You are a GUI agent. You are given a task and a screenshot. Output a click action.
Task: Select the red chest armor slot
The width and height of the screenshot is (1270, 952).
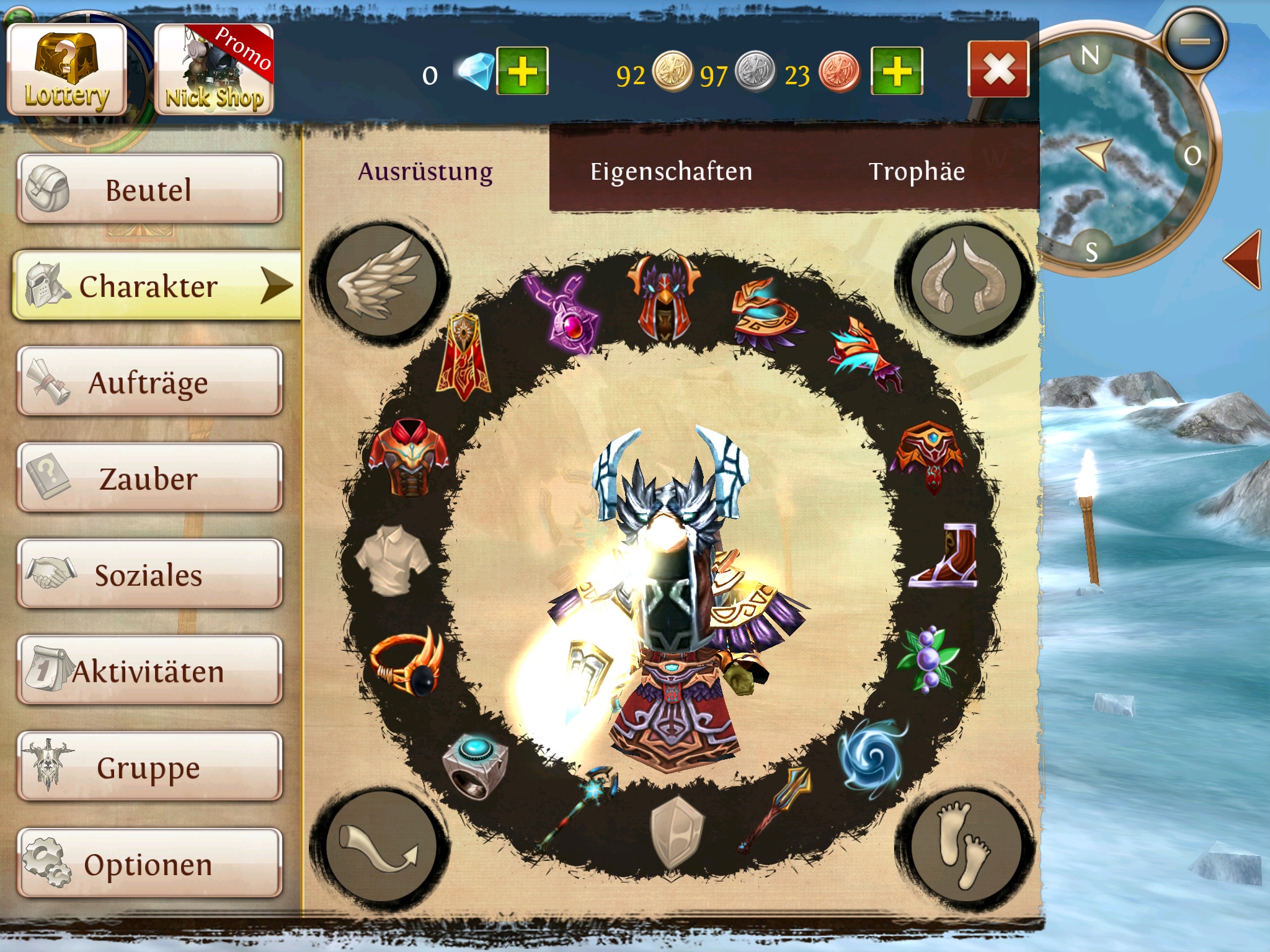407,456
